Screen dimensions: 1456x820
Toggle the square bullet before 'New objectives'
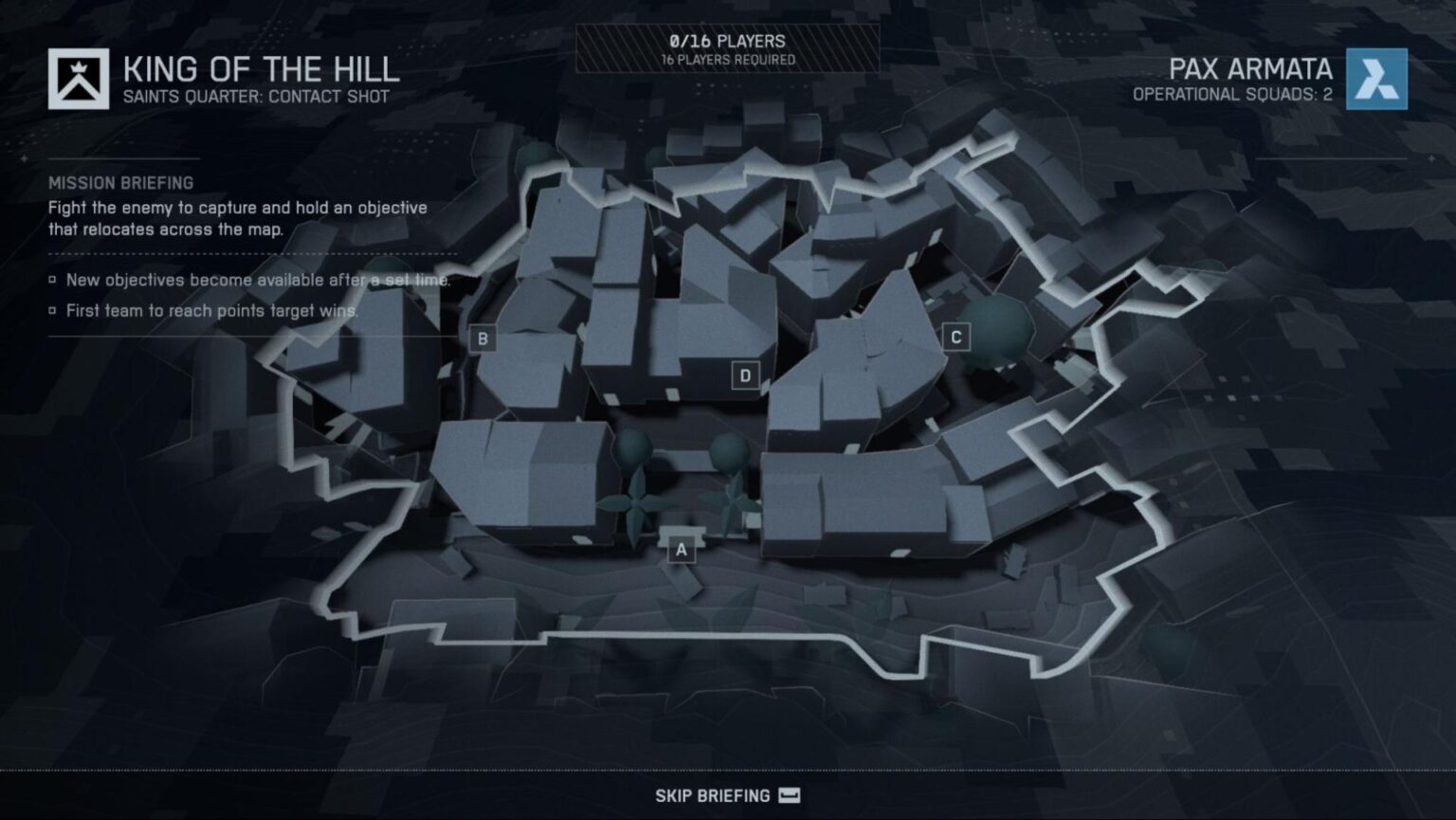point(52,280)
